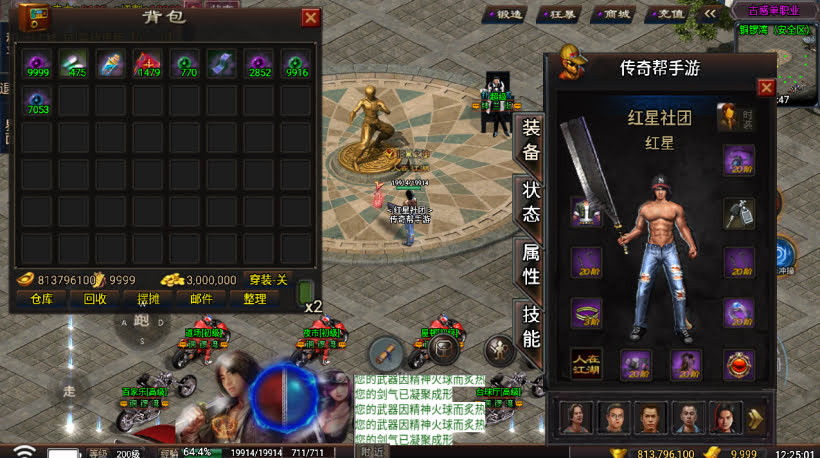Toggle the 穿装 auto-equip switch
Viewport: 820px width, 458px height.
pos(268,280)
